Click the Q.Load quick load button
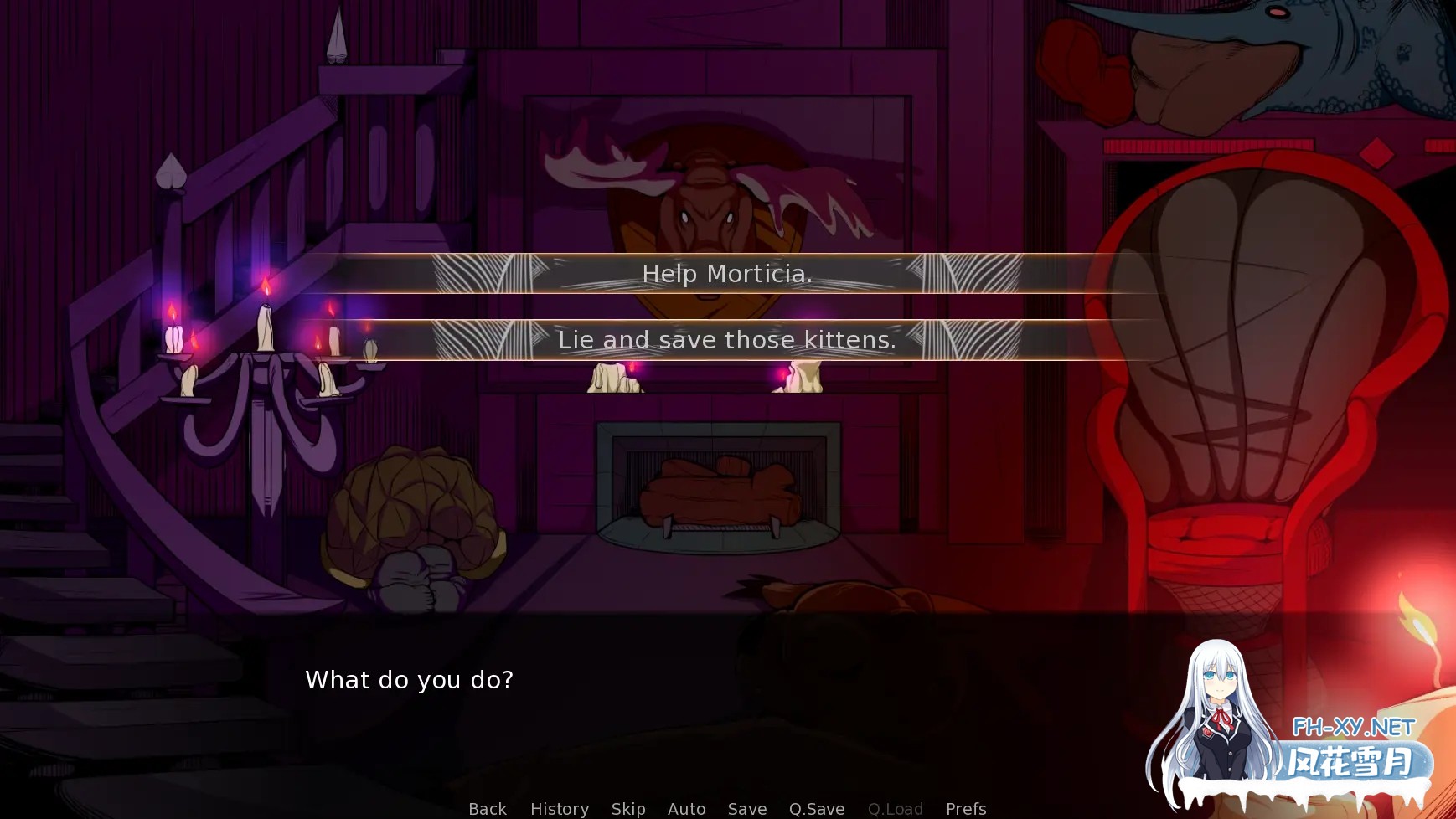The image size is (1456, 819). click(896, 809)
